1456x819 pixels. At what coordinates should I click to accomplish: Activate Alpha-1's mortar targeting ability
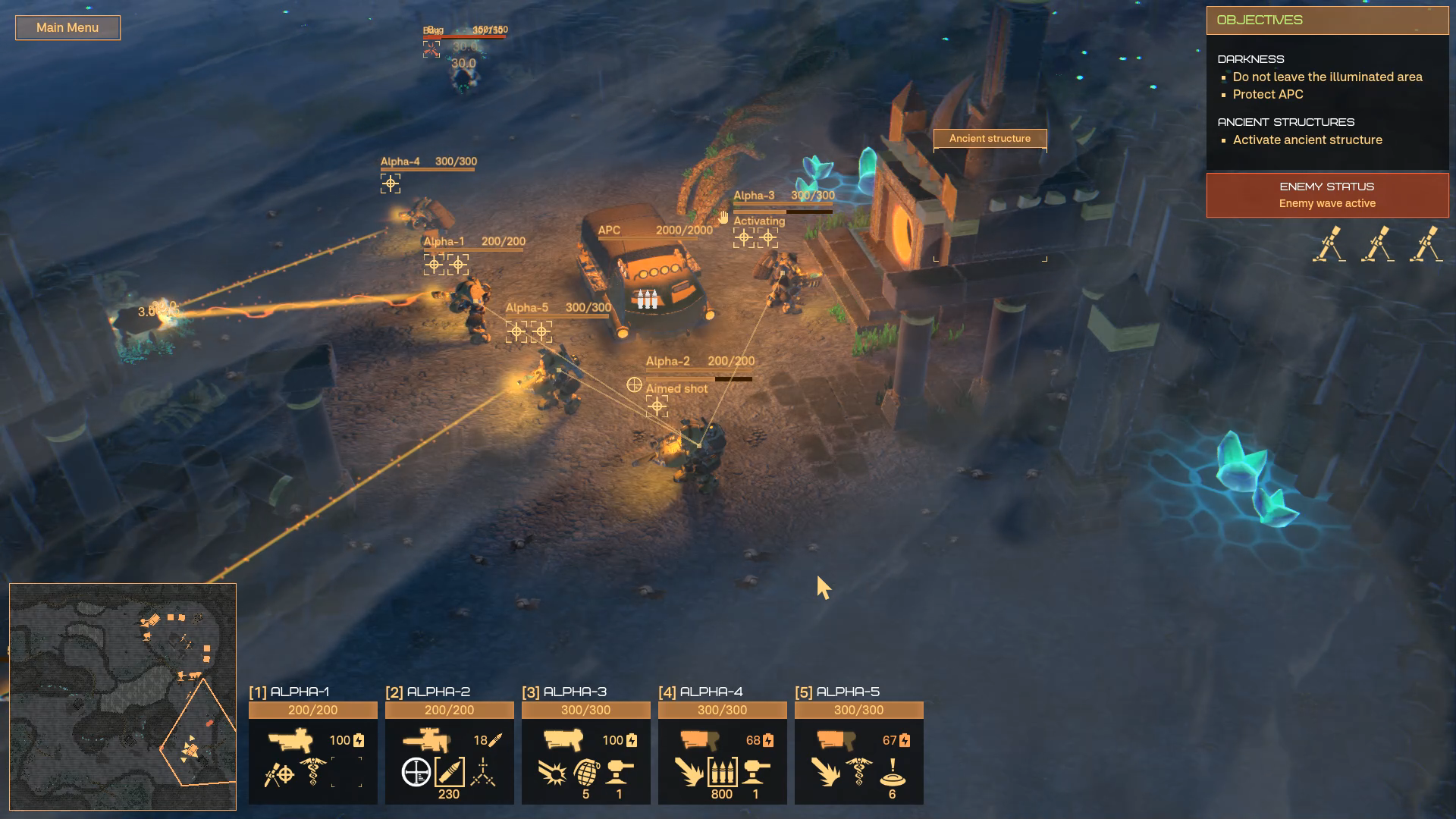279,773
